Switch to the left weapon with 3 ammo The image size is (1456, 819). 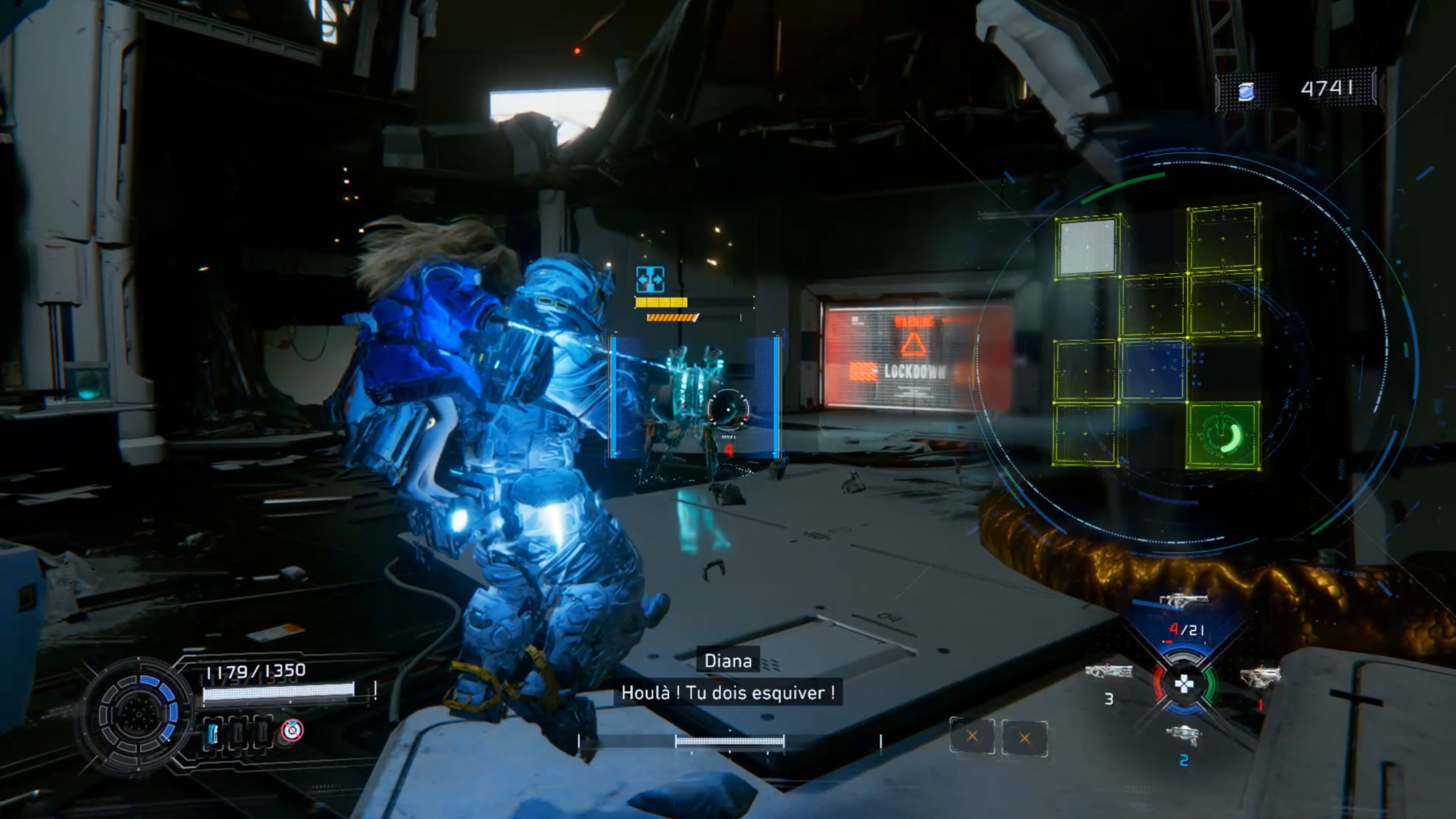coord(1108,673)
